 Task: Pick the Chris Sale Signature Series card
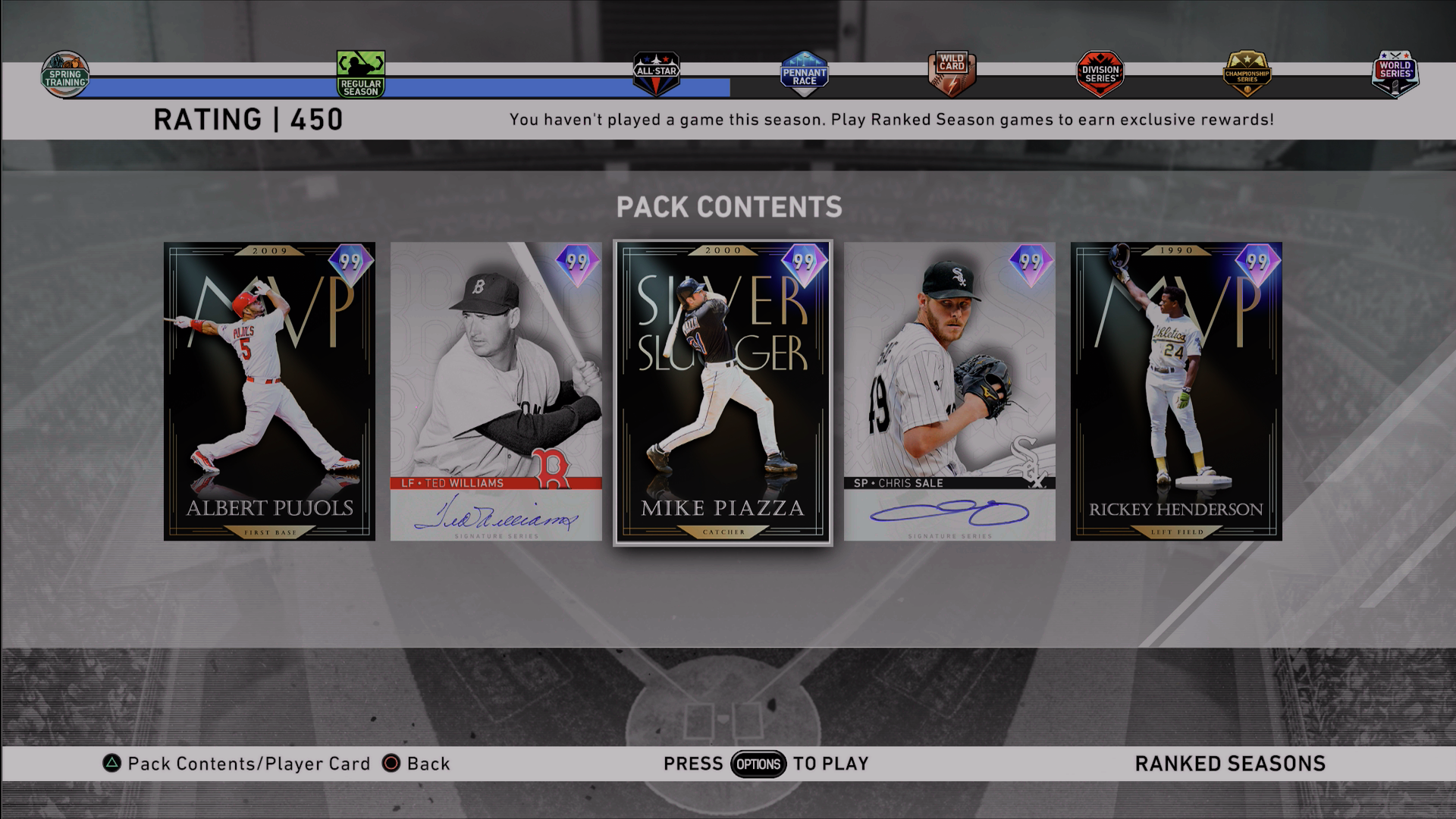(x=949, y=391)
